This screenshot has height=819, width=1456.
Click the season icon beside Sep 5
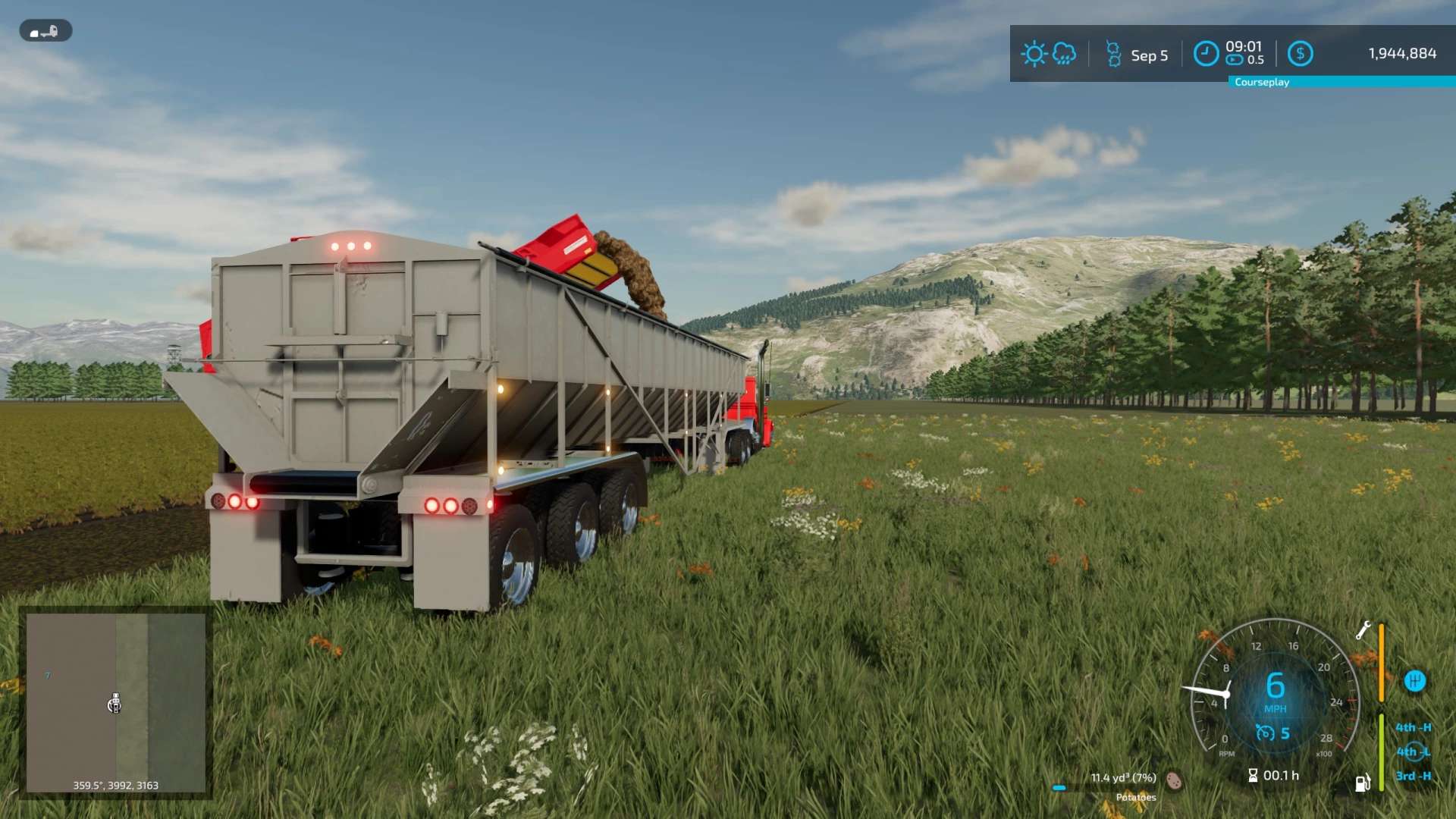1112,55
